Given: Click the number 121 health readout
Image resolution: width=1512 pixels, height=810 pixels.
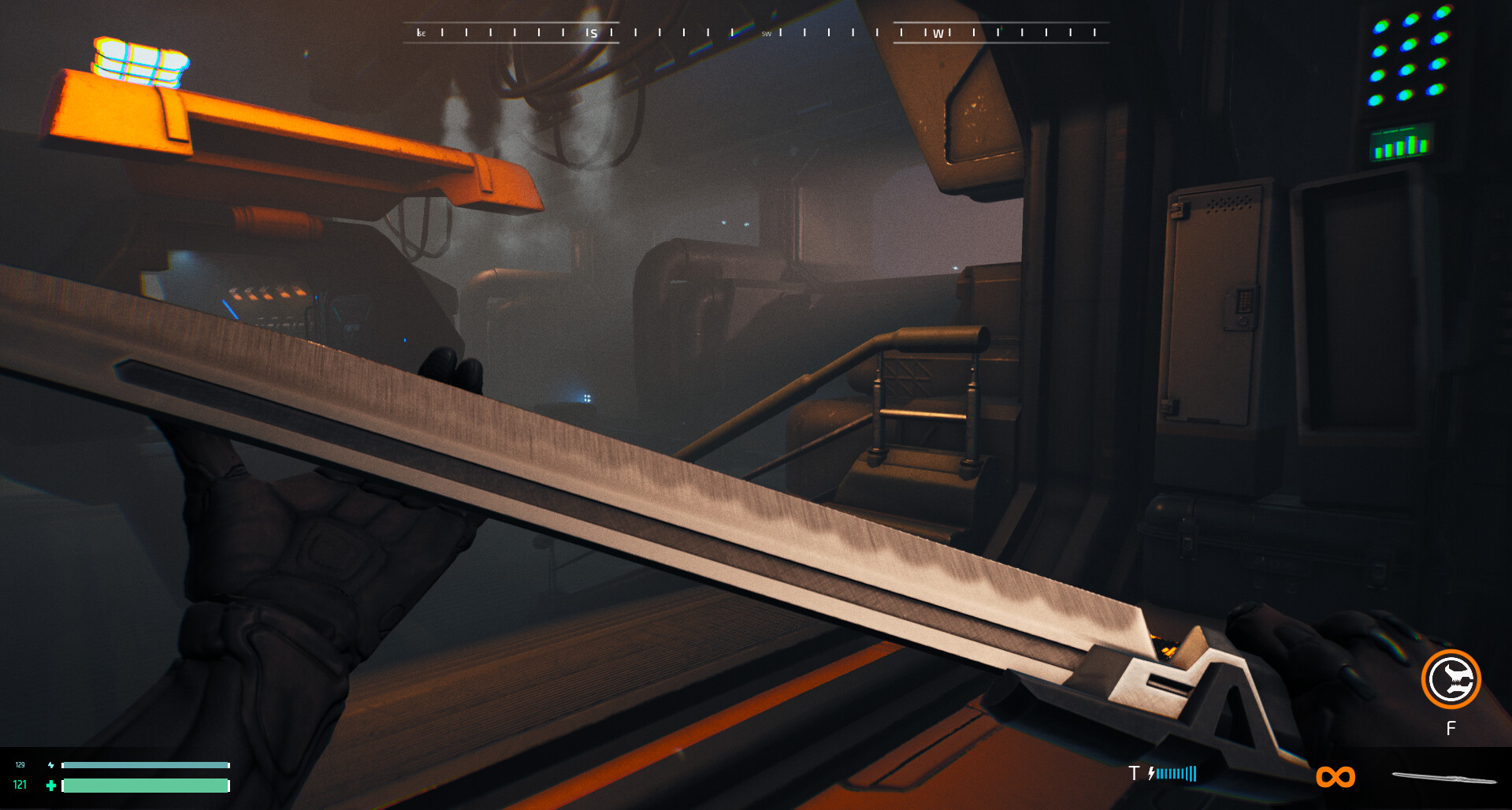Looking at the screenshot, I should tap(21, 786).
